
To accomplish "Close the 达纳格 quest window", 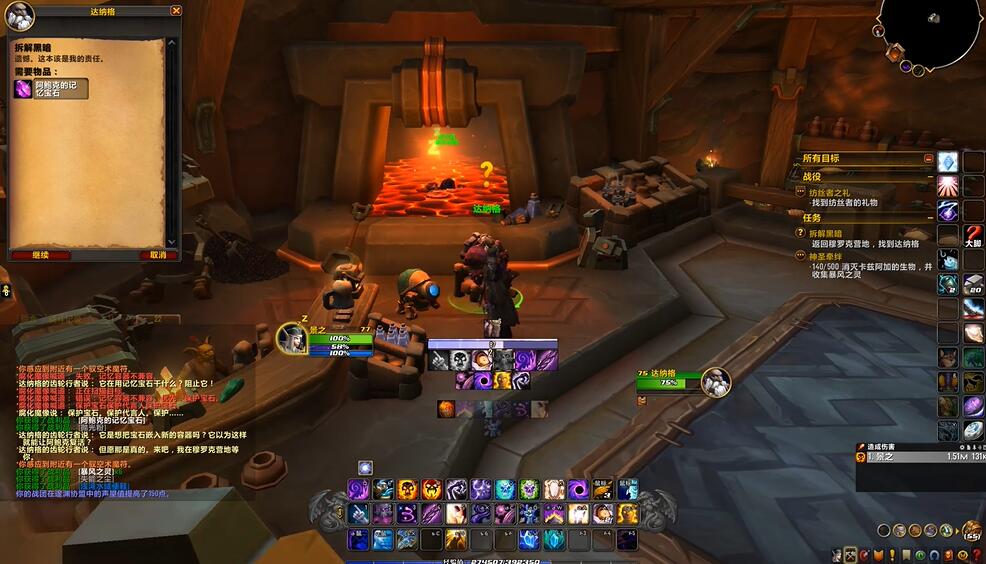I will tap(176, 11).
